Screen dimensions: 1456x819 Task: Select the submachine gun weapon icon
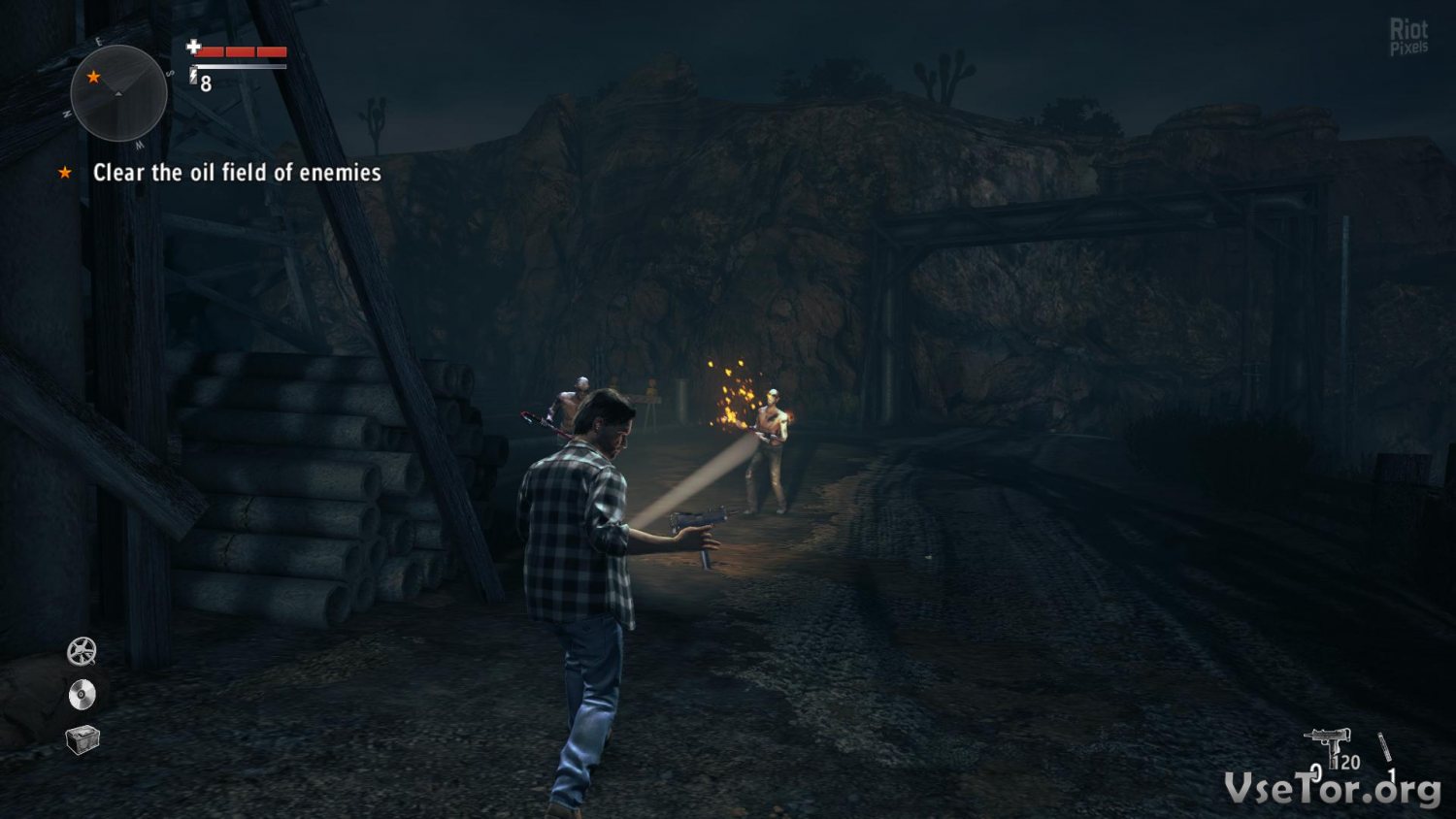tap(1329, 746)
